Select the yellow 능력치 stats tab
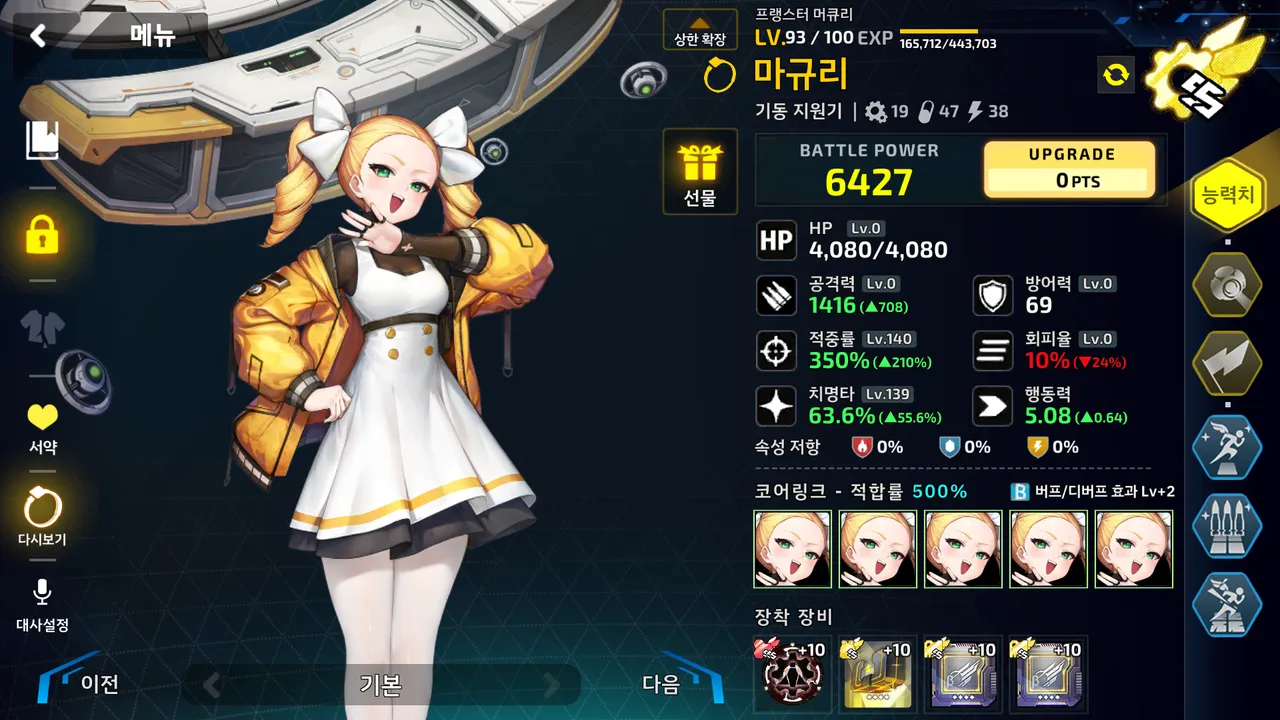1280x720 pixels. point(1227,192)
